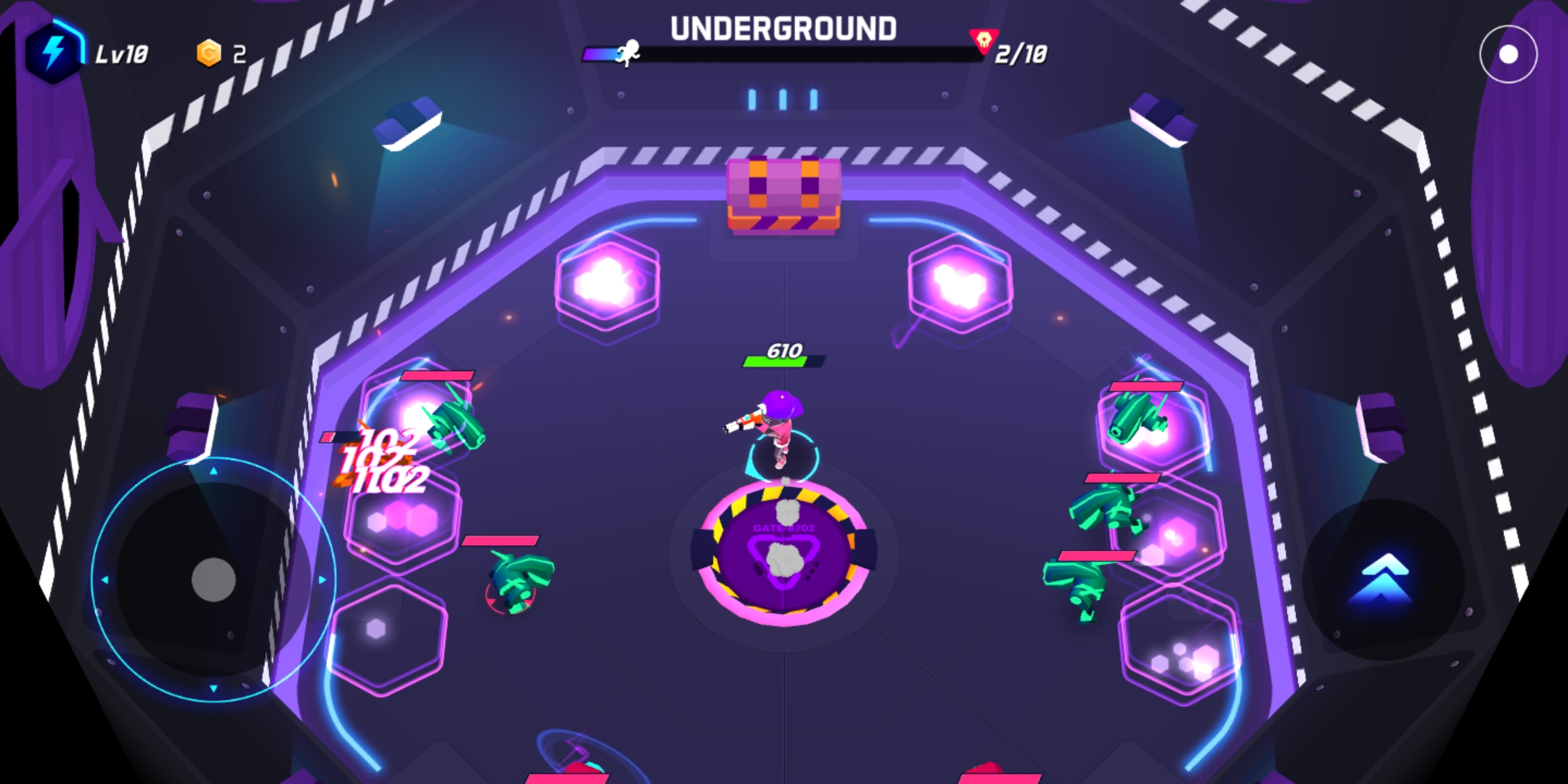Select the gold coin currency icon

209,53
